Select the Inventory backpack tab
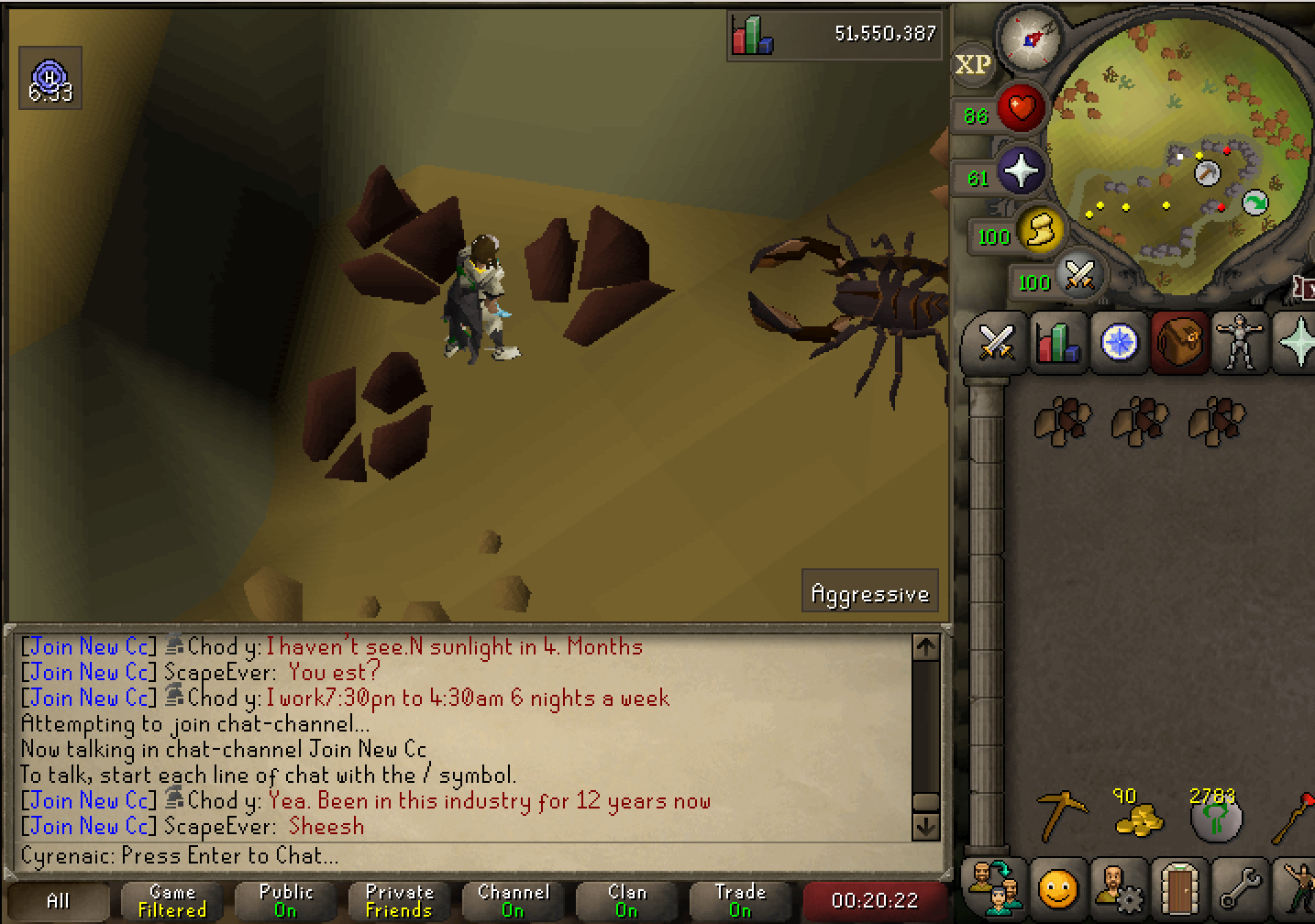1315x924 pixels. pos(1179,343)
